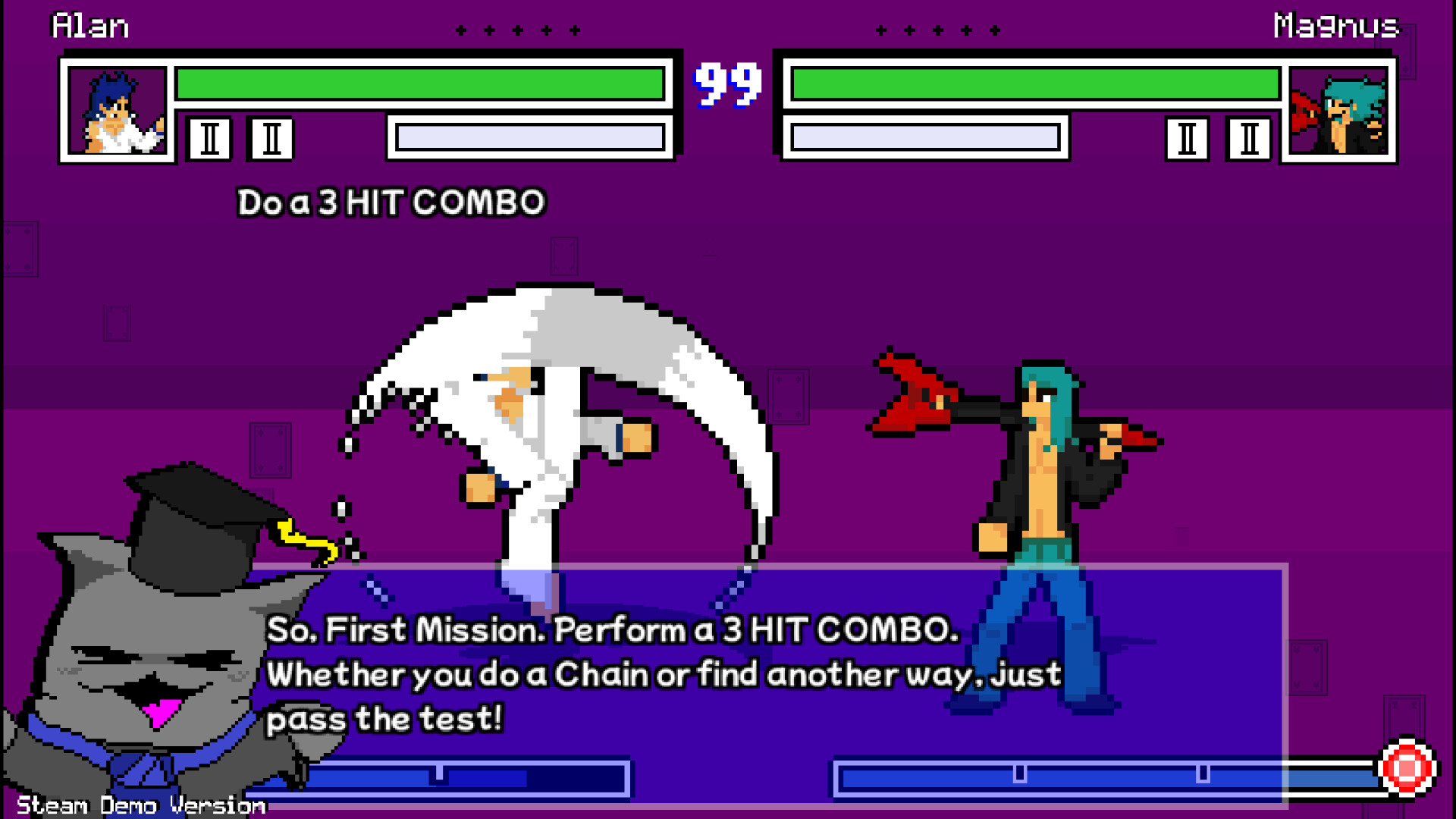Click Alan's first stock icon
The width and height of the screenshot is (1456, 819).
tap(210, 140)
